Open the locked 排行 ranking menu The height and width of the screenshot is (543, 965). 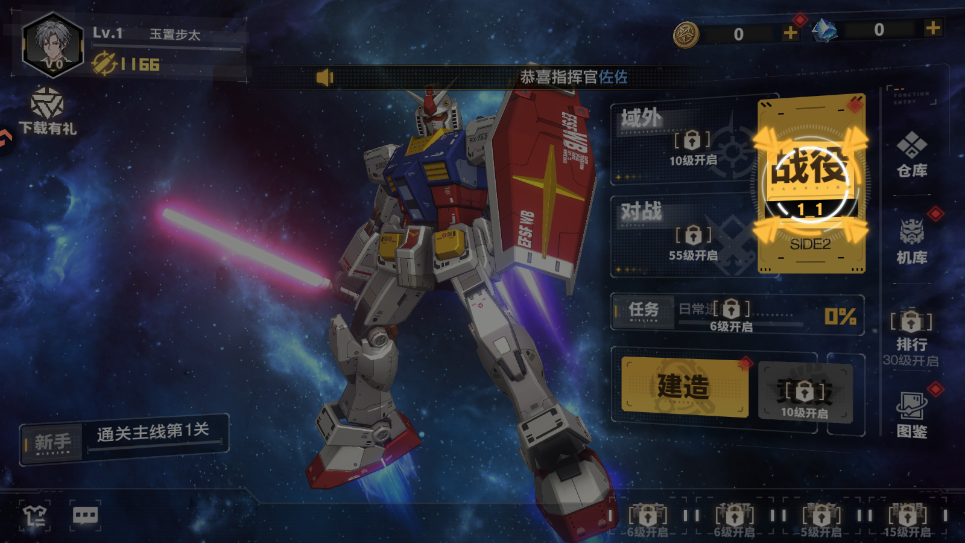[911, 333]
